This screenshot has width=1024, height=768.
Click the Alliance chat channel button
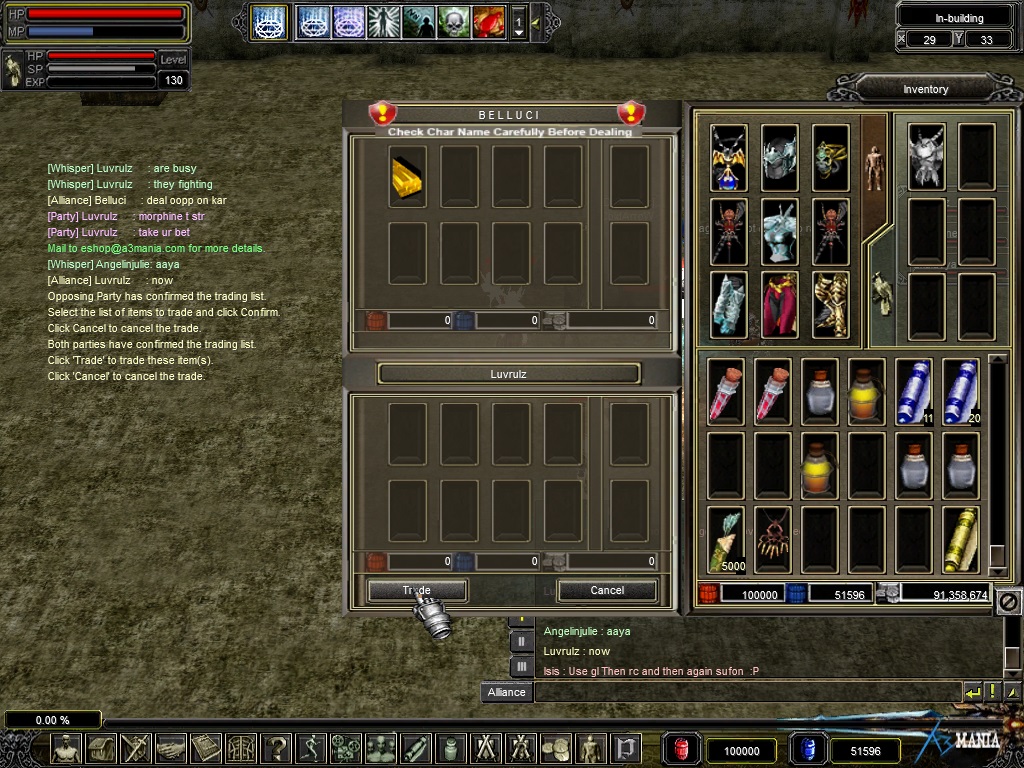(x=506, y=692)
